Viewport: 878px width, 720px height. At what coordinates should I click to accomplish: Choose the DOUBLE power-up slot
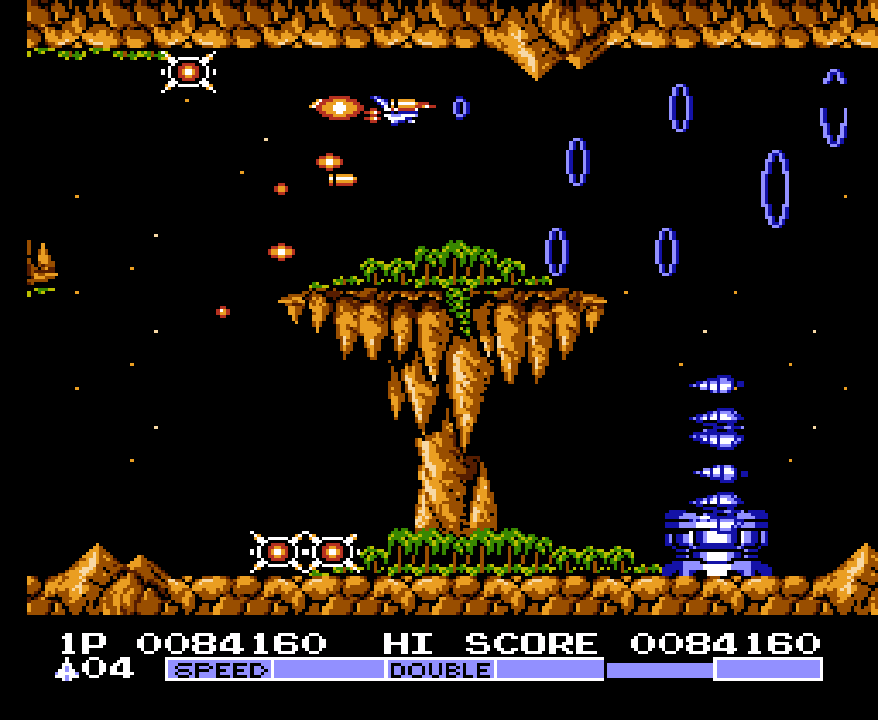(441, 669)
